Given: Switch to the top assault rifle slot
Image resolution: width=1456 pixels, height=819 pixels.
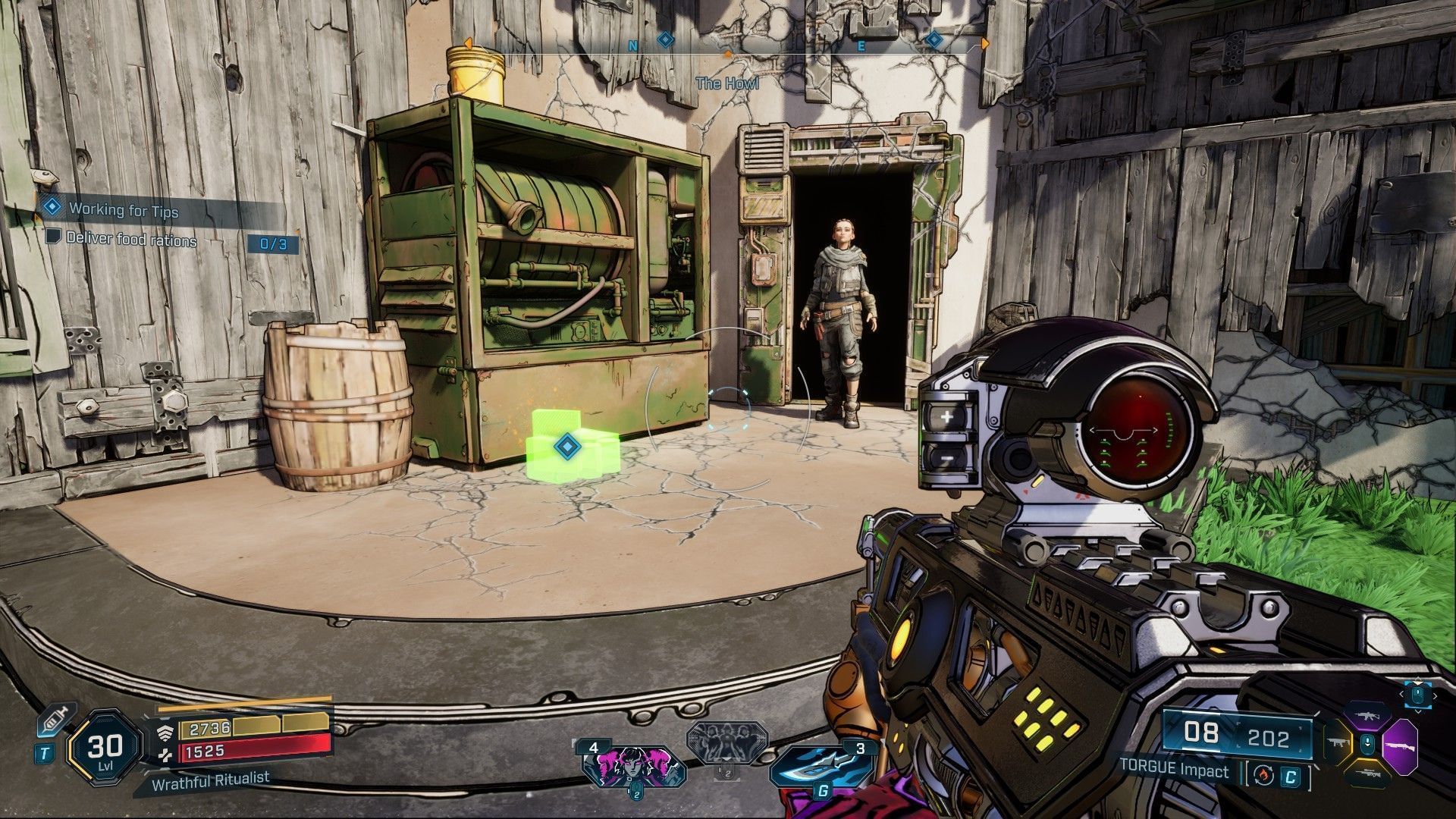Looking at the screenshot, I should 1369,715.
